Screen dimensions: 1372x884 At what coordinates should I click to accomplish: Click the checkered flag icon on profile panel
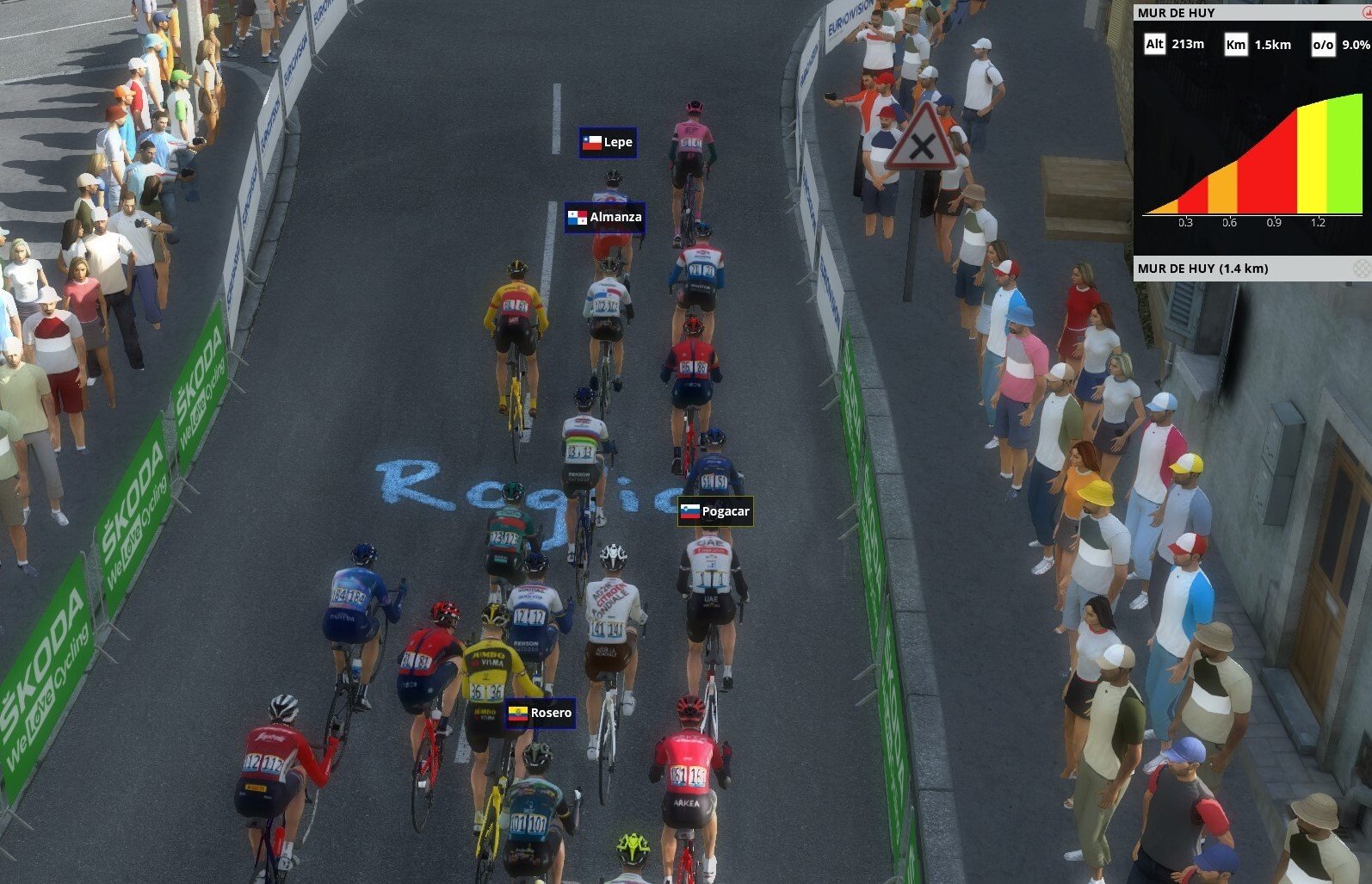pyautogui.click(x=1362, y=269)
